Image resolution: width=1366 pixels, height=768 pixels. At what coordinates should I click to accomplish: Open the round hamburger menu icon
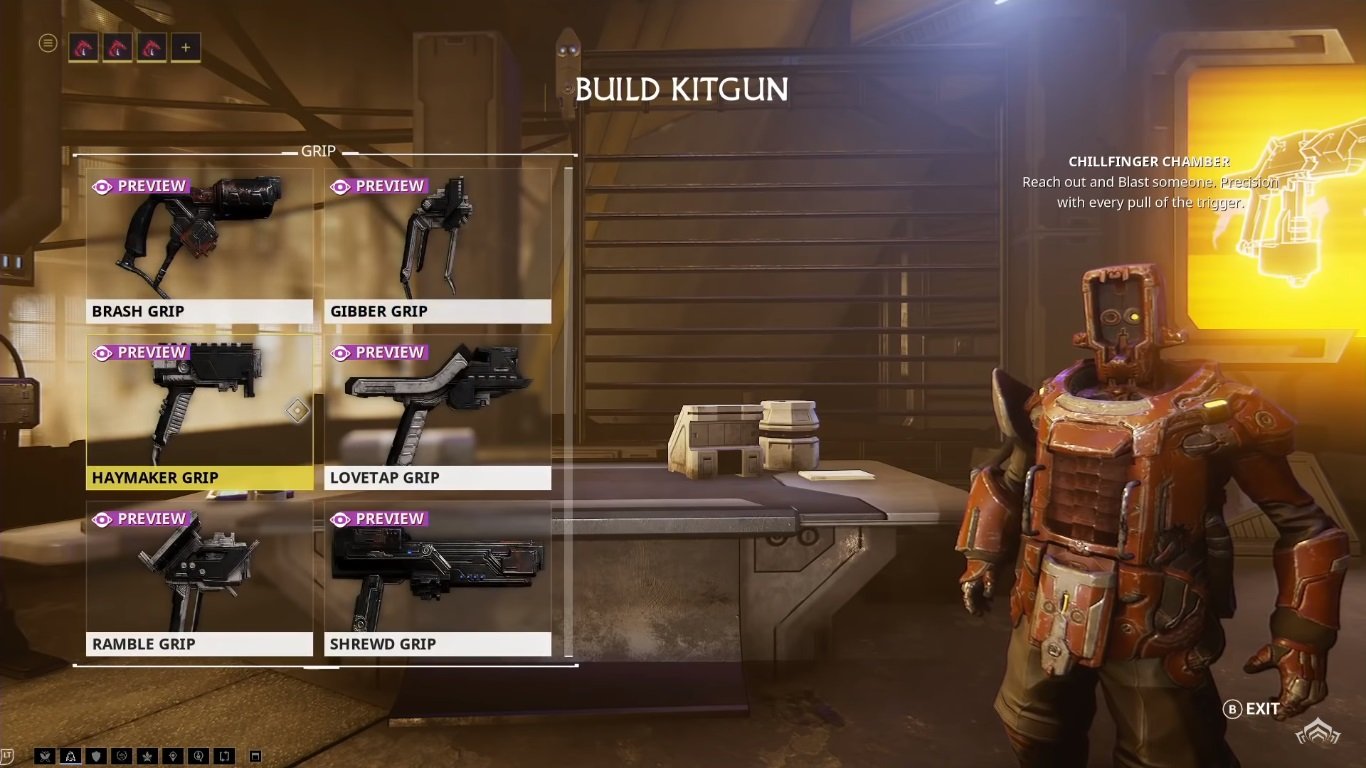[x=47, y=43]
